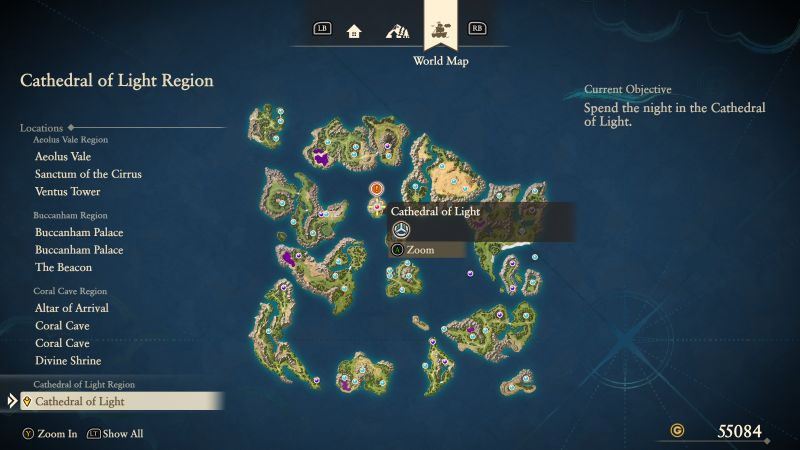800x450 pixels.
Task: Select Altar of Arrival in the list
Action: [72, 308]
